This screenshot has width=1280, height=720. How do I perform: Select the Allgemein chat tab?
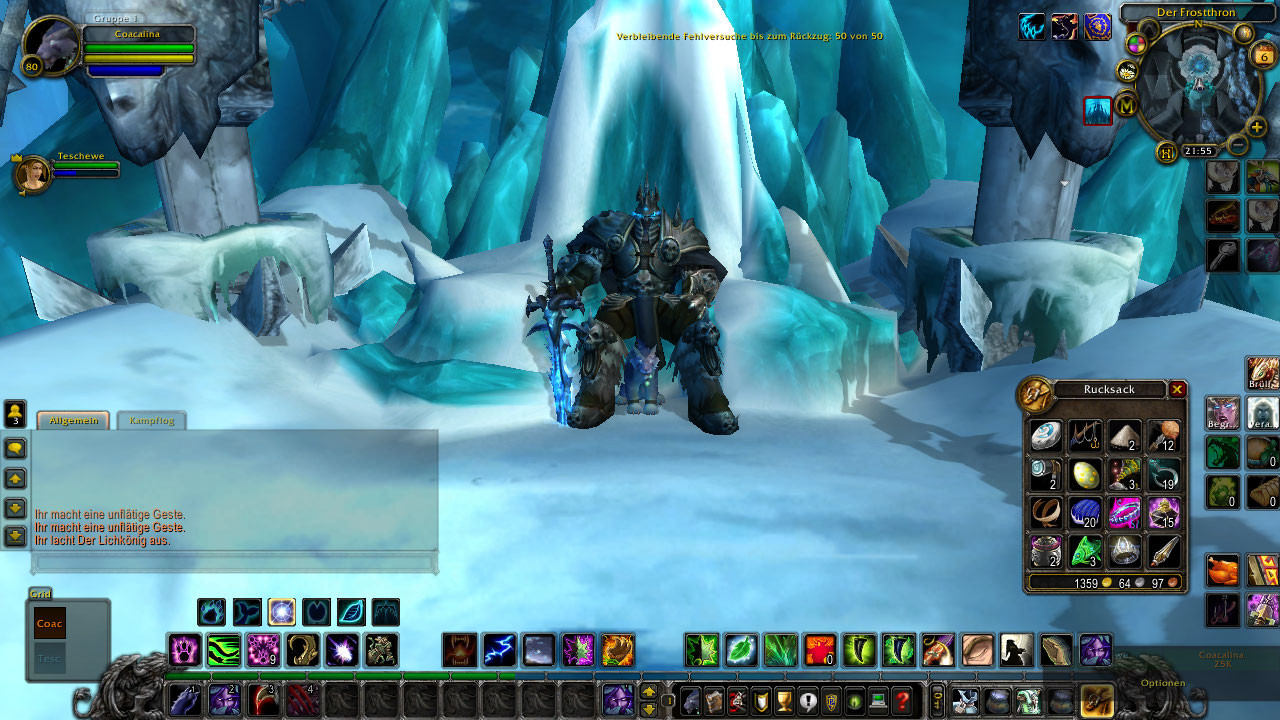click(x=74, y=421)
